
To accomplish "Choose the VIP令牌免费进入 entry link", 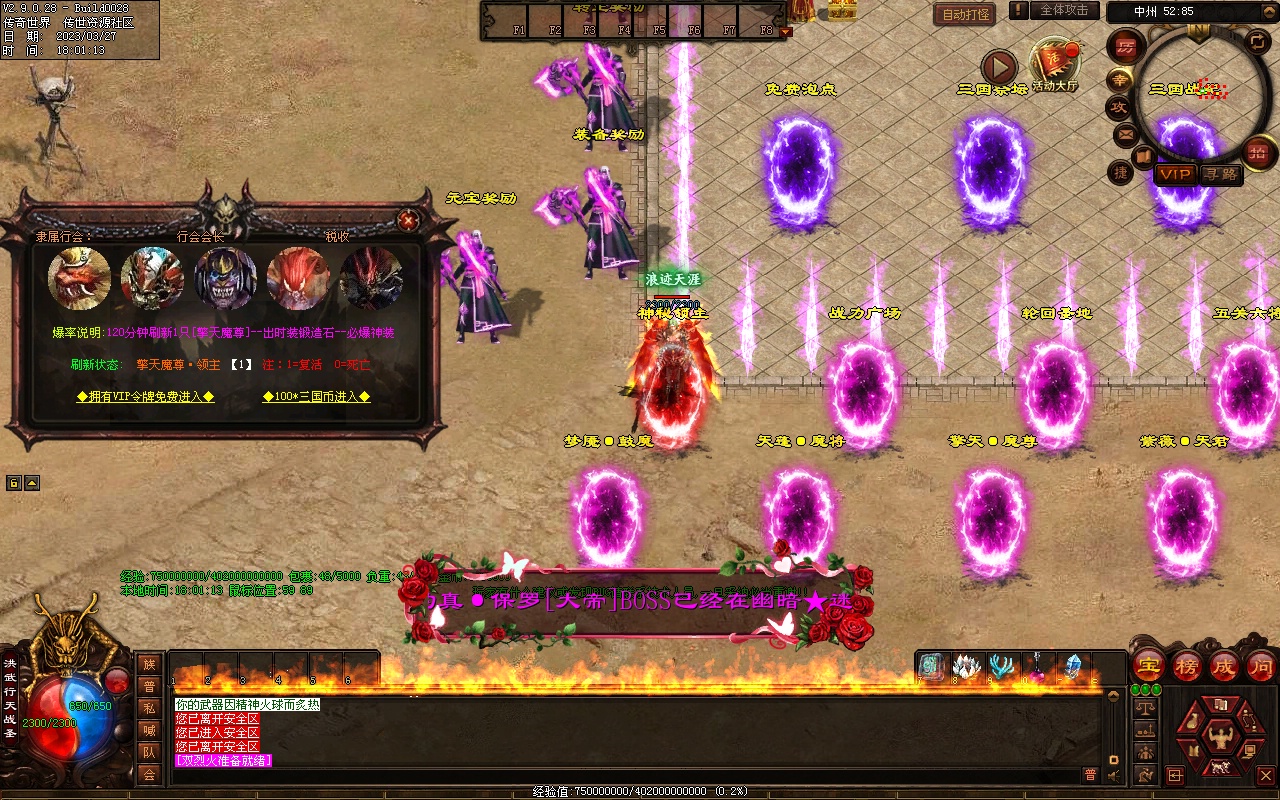I will pos(146,397).
